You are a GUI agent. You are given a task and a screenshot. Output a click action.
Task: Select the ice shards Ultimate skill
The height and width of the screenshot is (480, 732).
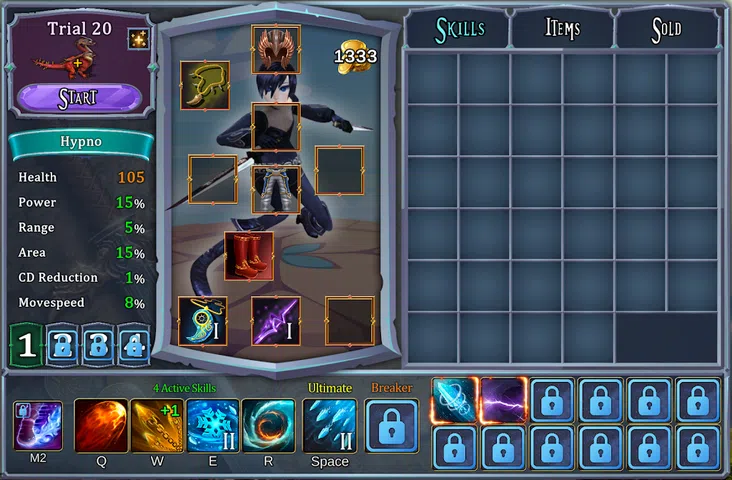coord(329,425)
